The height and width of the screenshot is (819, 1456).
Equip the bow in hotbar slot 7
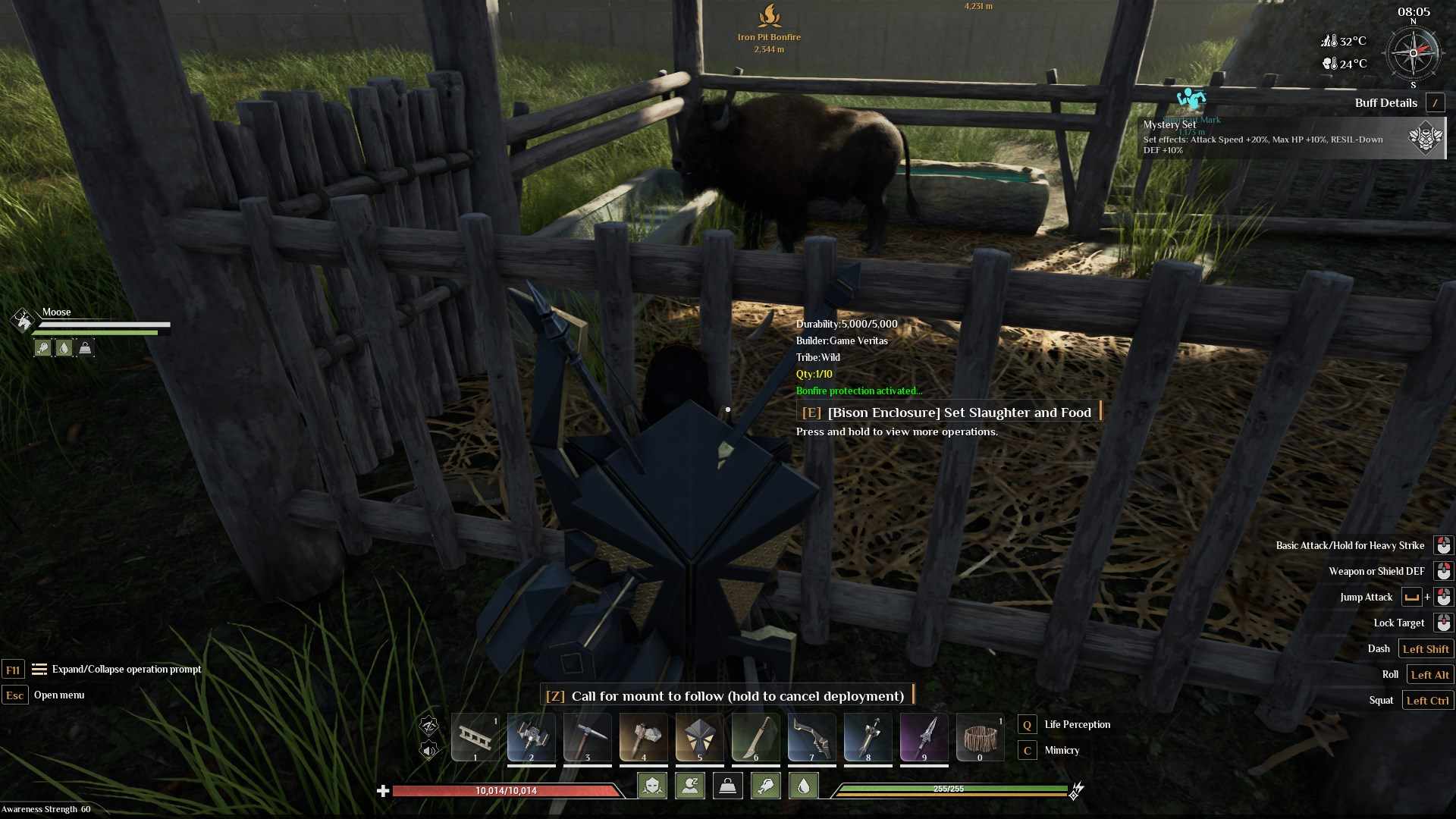click(812, 737)
